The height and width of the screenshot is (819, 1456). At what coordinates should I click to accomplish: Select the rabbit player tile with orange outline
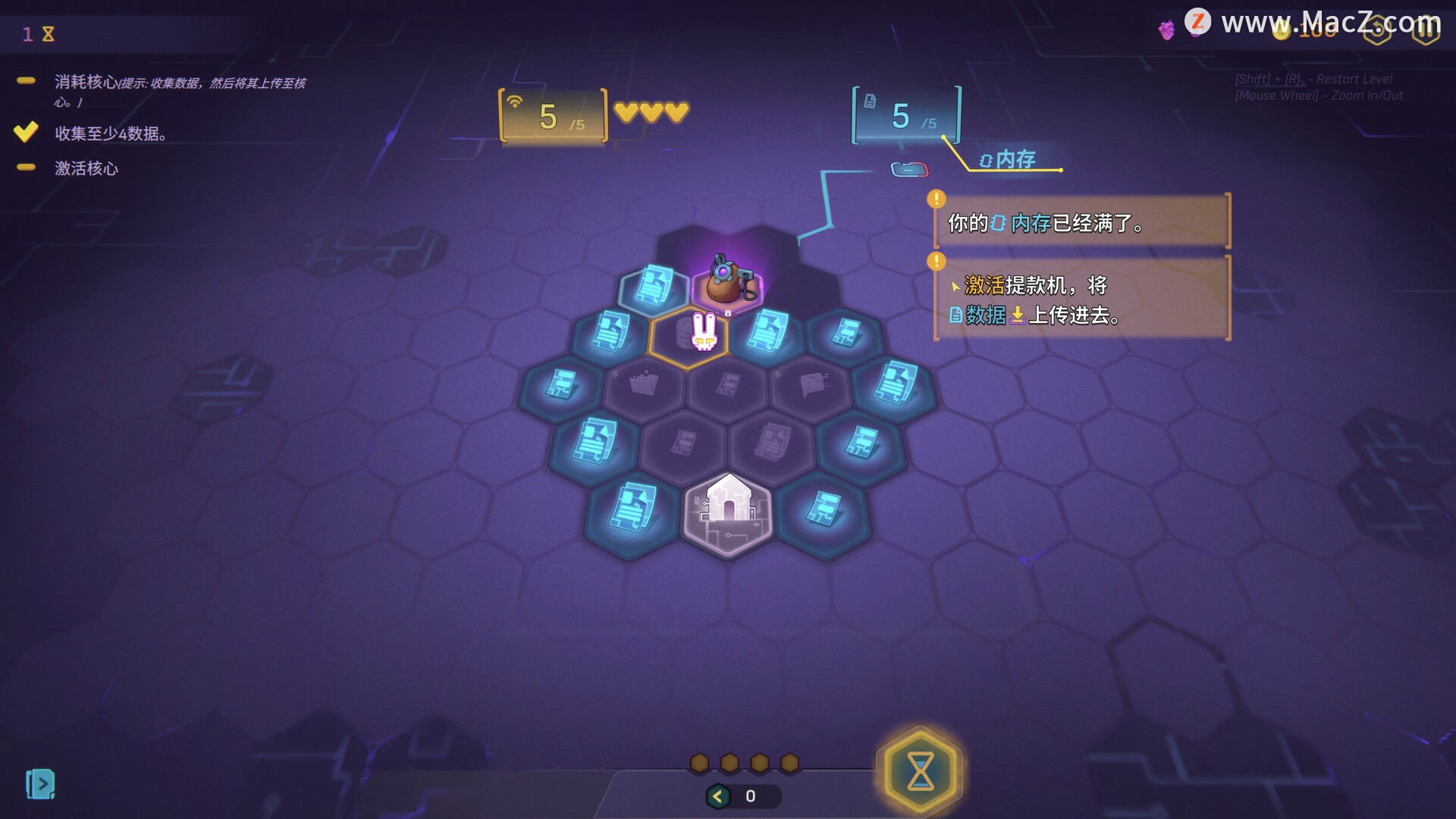click(690, 334)
